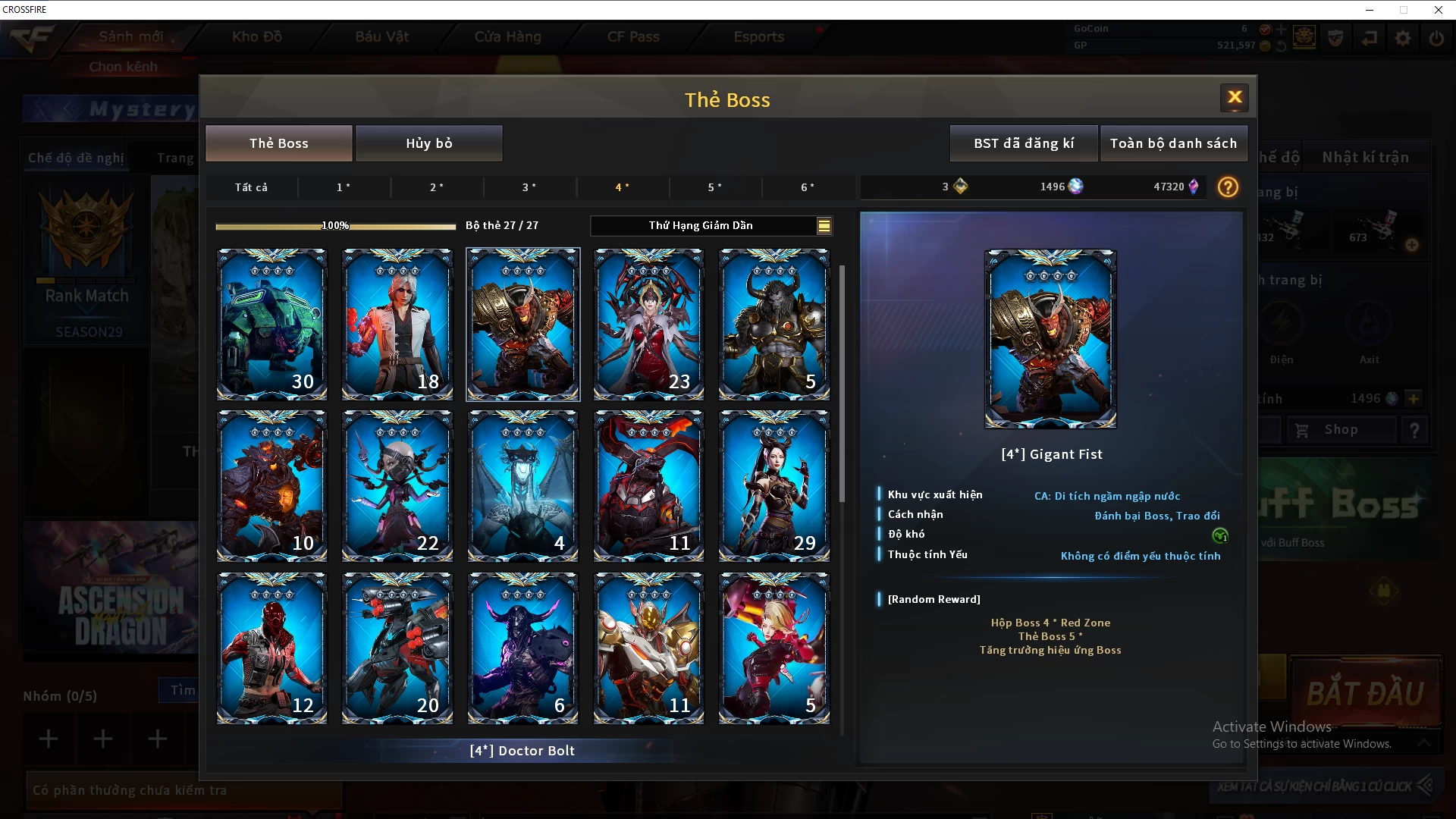Pick the white-haired man card with 18
The height and width of the screenshot is (819, 1456).
tap(397, 324)
